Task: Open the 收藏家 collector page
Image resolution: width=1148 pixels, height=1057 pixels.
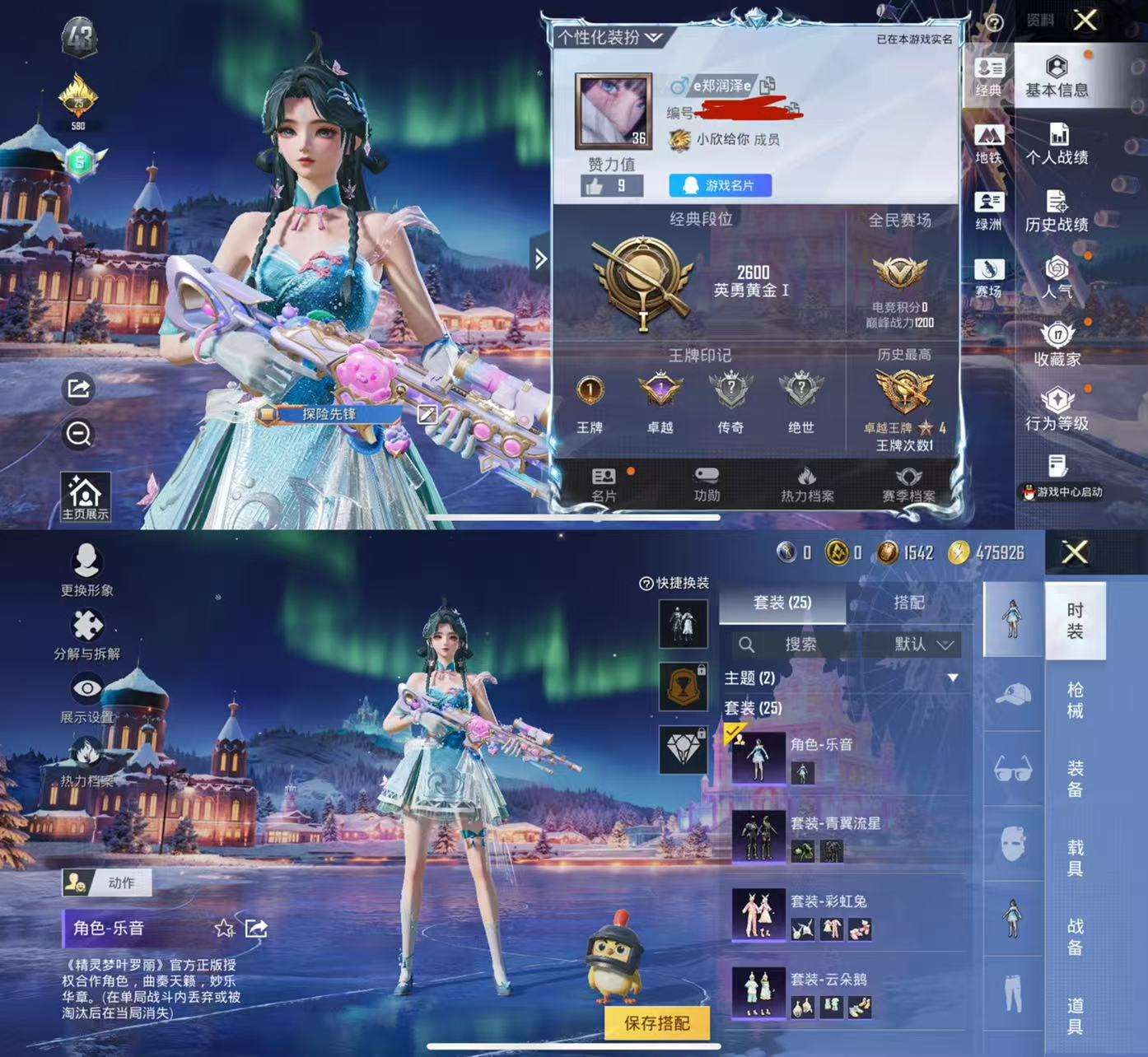Action: click(x=1058, y=346)
